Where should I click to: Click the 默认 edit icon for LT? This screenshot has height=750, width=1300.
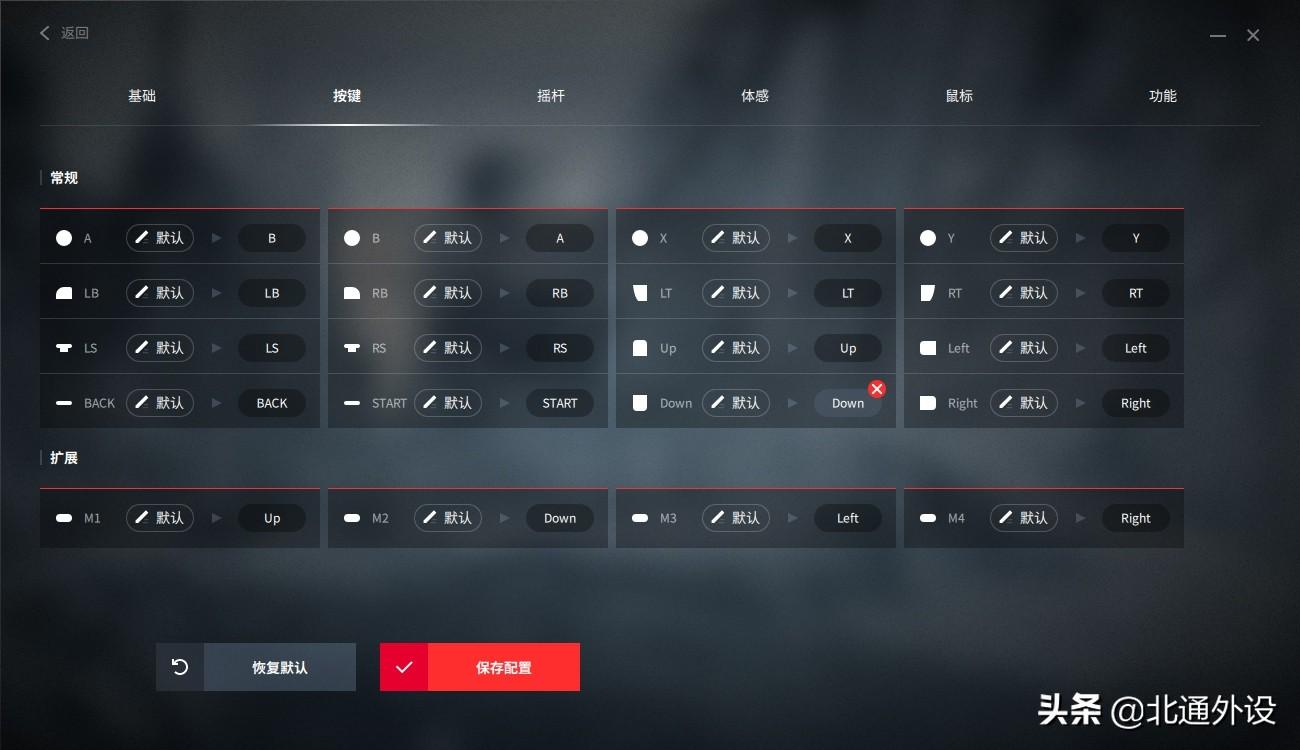pyautogui.click(x=735, y=292)
